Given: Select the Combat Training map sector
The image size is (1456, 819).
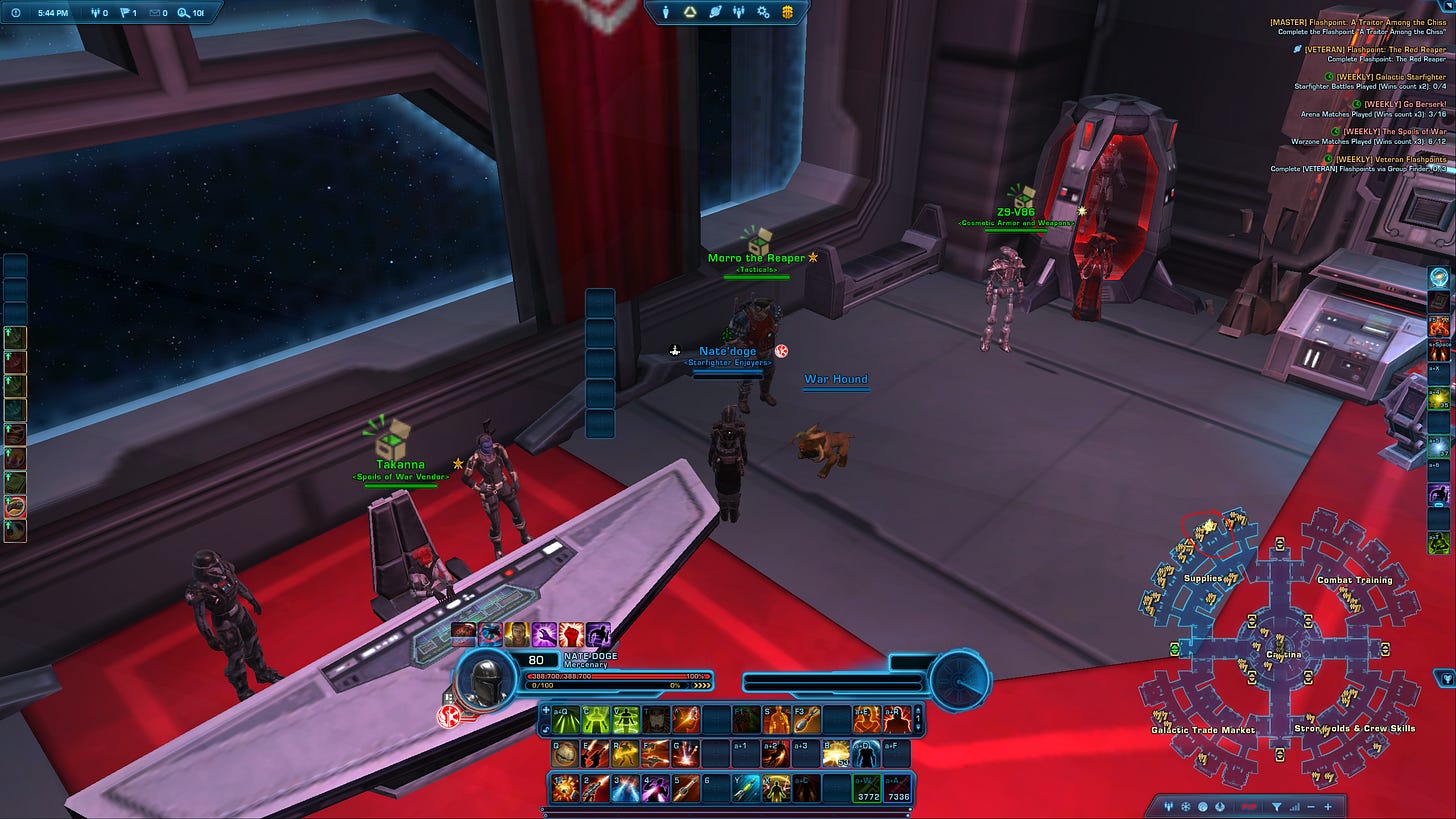Looking at the screenshot, I should point(1354,580).
